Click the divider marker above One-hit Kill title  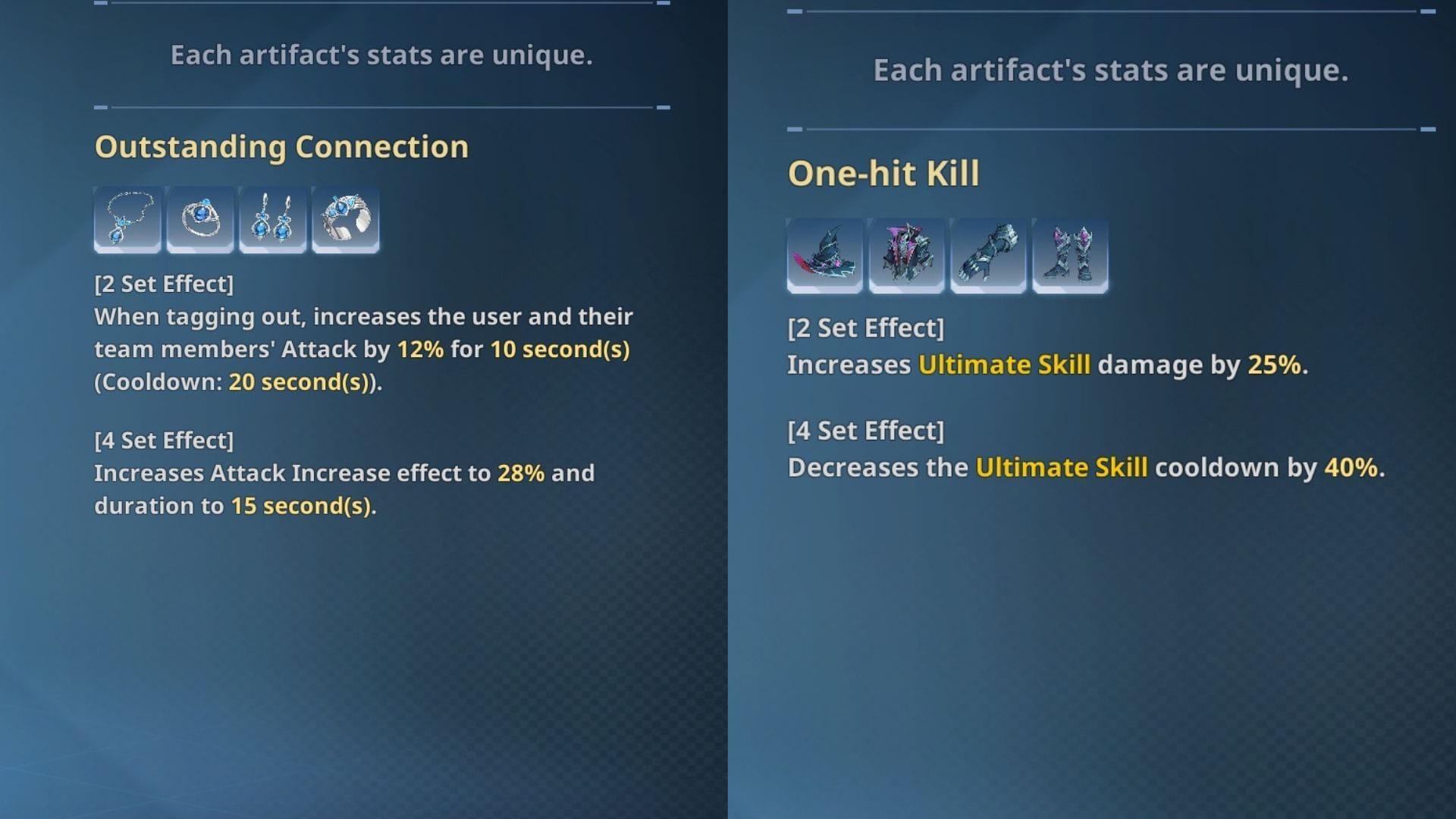[794, 130]
